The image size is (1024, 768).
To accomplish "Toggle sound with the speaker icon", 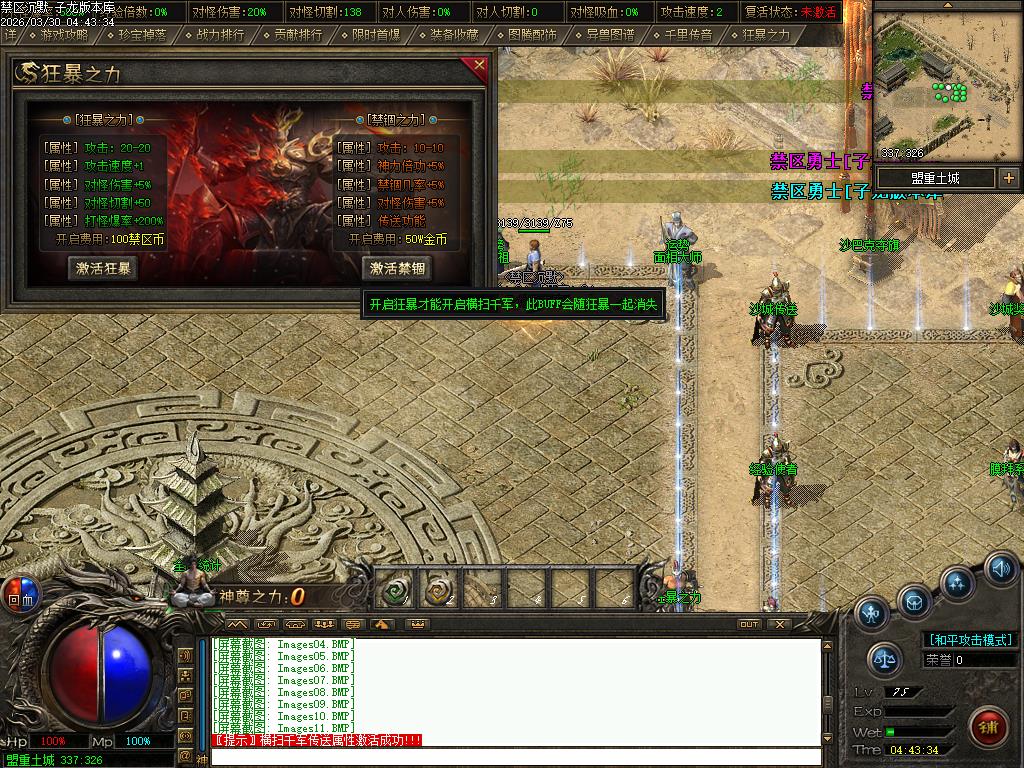I will [x=1001, y=568].
